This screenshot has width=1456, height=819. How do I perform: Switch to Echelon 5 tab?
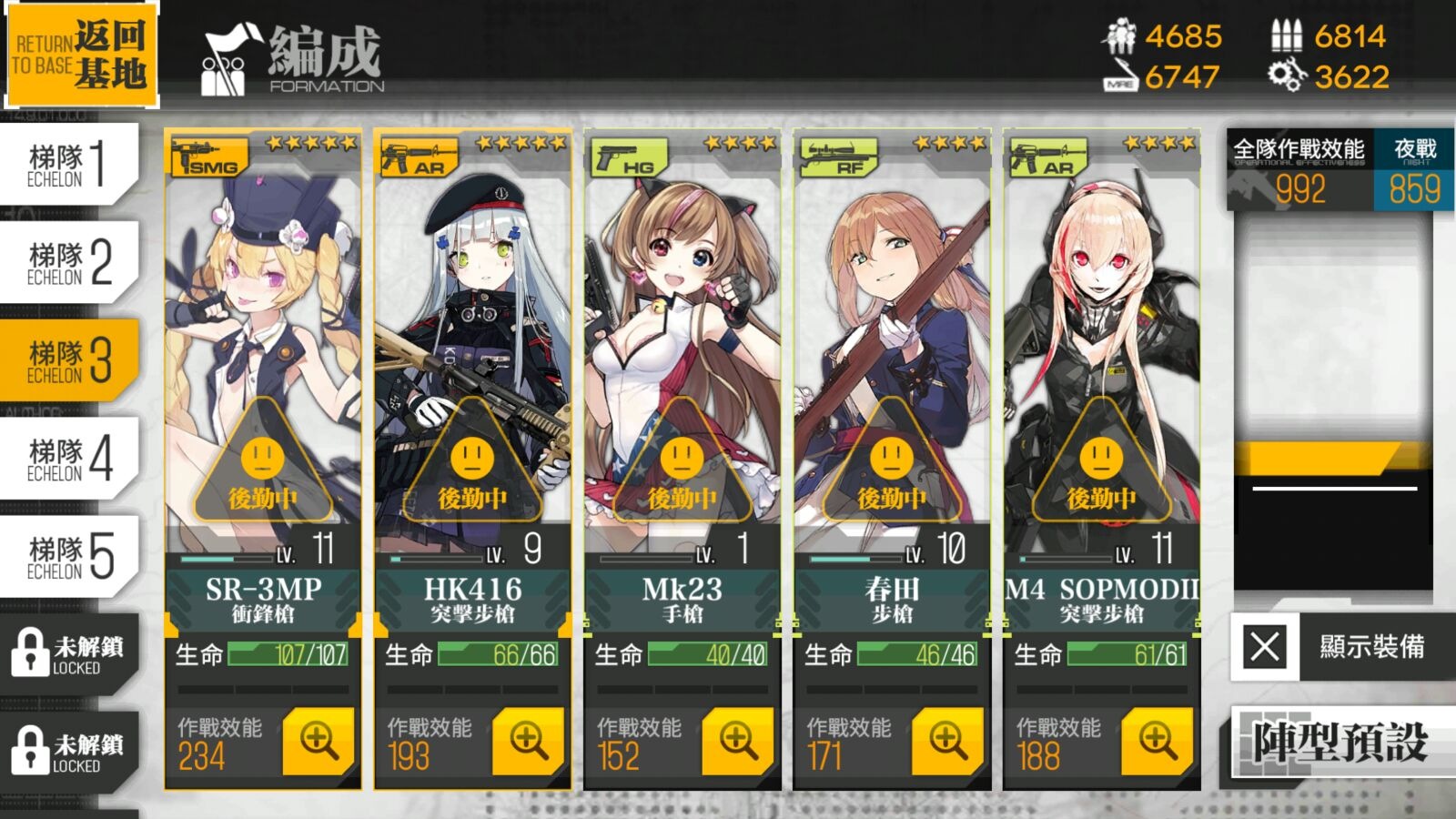point(69,557)
